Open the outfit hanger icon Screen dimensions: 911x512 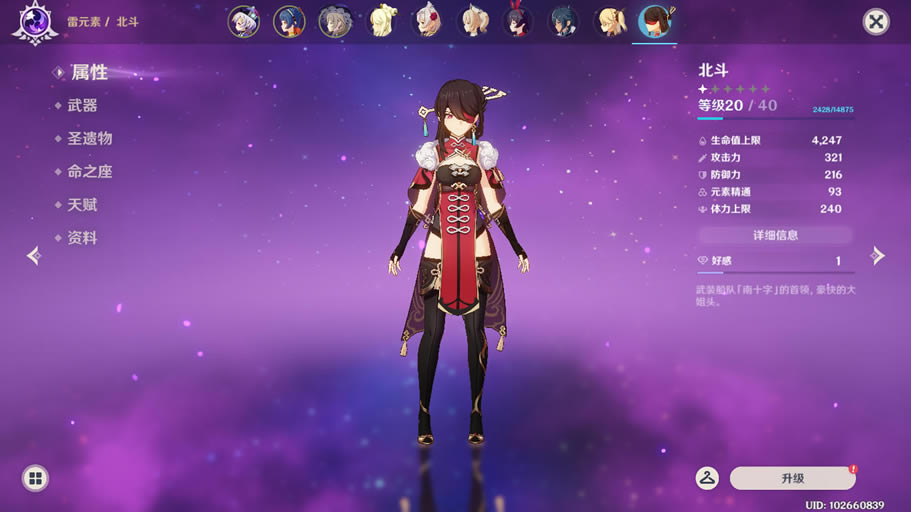707,478
